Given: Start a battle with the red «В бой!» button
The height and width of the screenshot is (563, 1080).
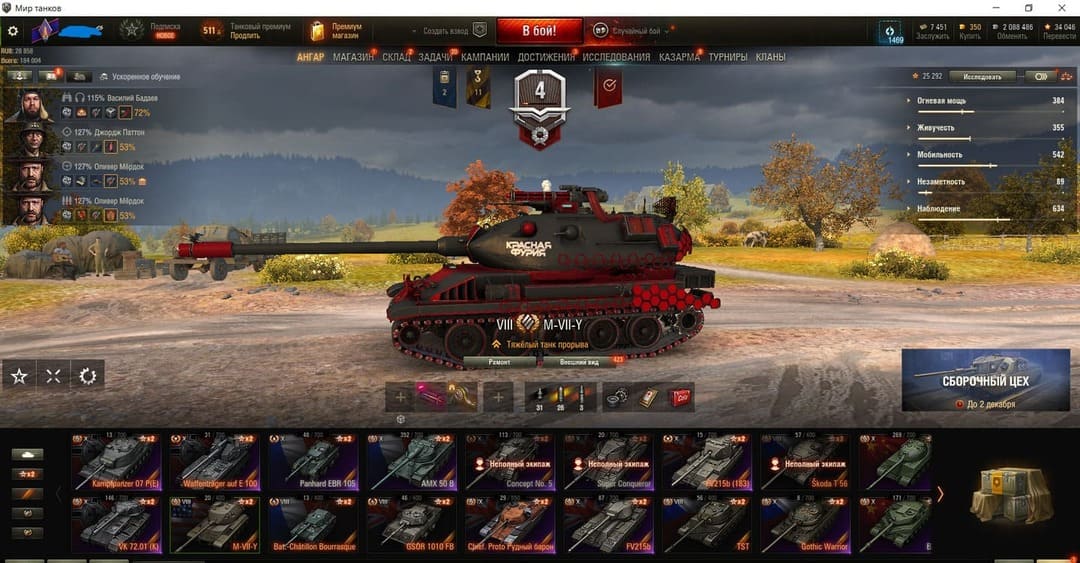Looking at the screenshot, I should point(538,30).
